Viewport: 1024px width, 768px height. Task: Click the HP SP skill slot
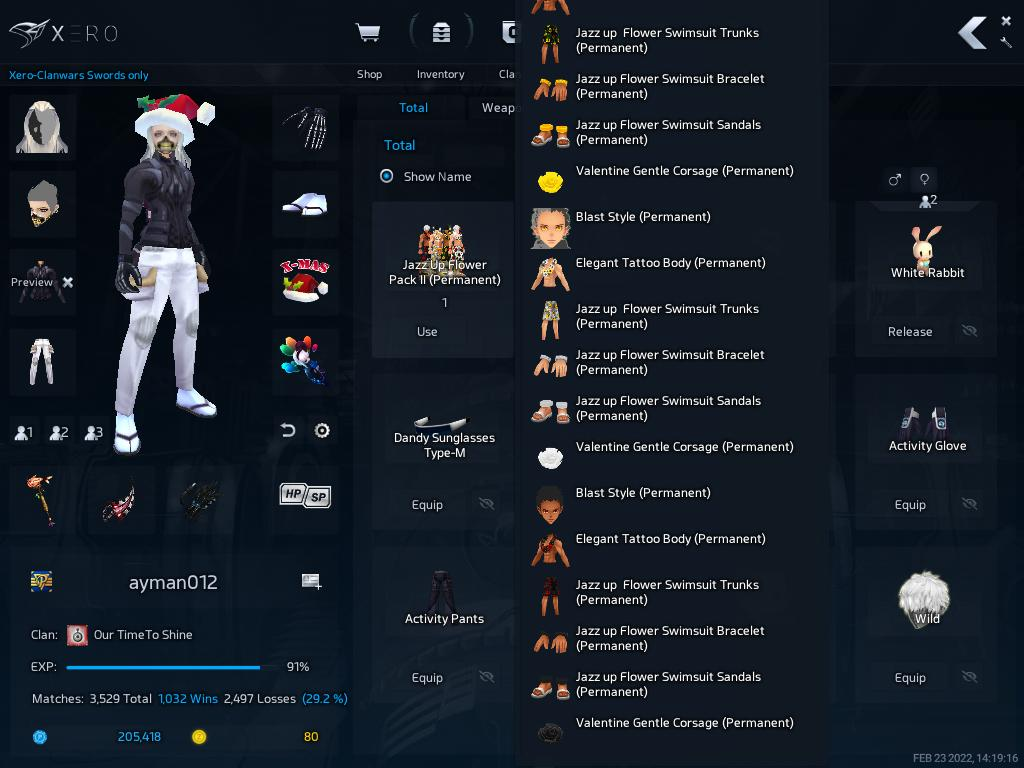[305, 495]
